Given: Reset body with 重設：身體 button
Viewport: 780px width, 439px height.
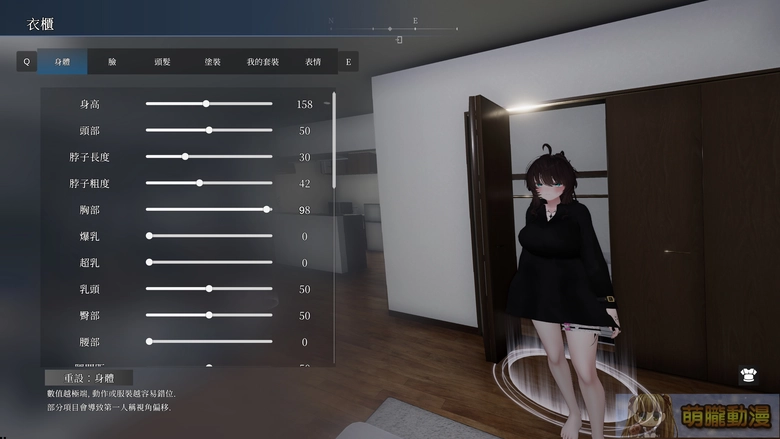Looking at the screenshot, I should 89,378.
